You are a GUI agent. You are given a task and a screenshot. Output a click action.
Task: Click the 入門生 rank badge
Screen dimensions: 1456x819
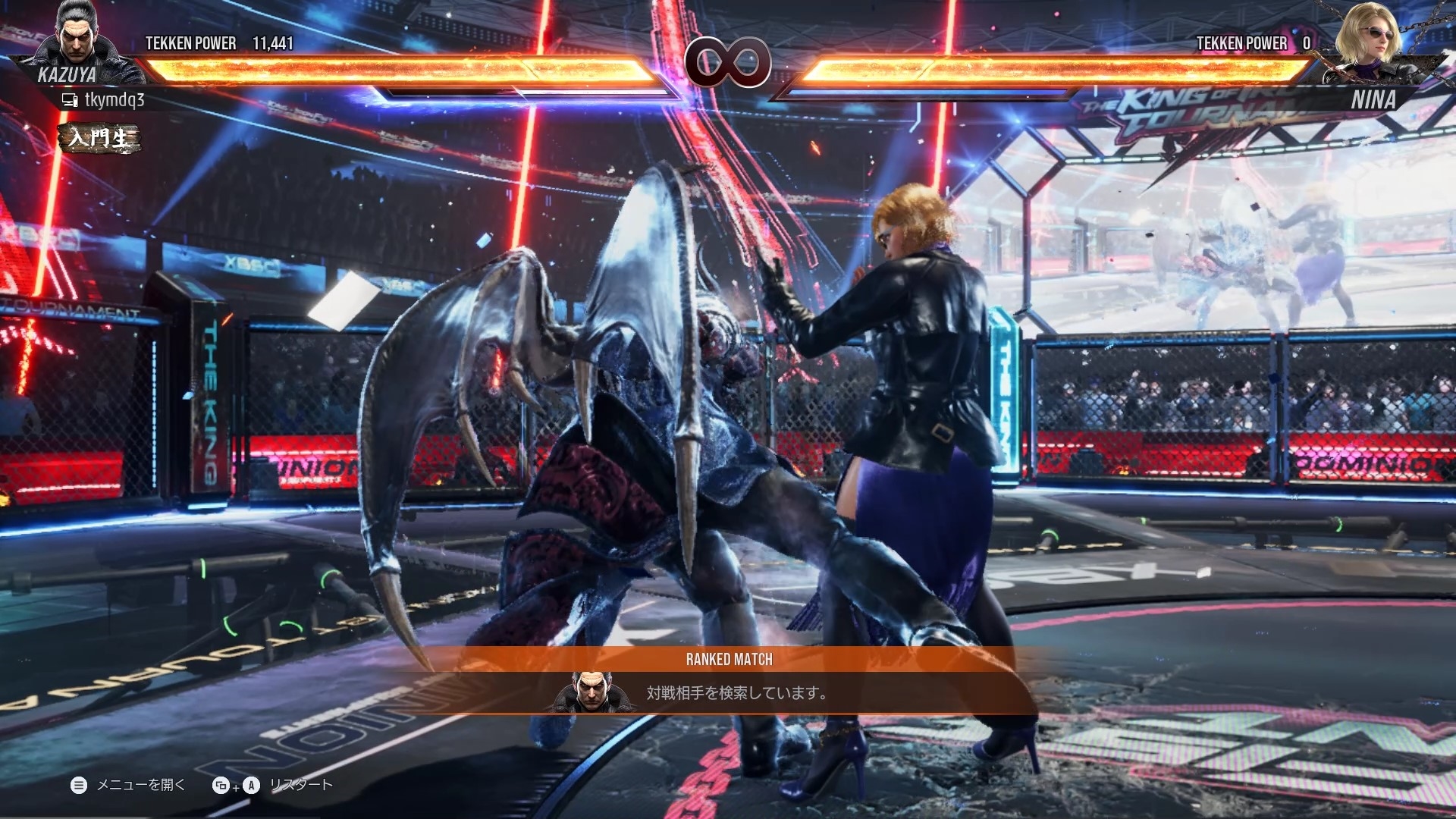click(100, 138)
